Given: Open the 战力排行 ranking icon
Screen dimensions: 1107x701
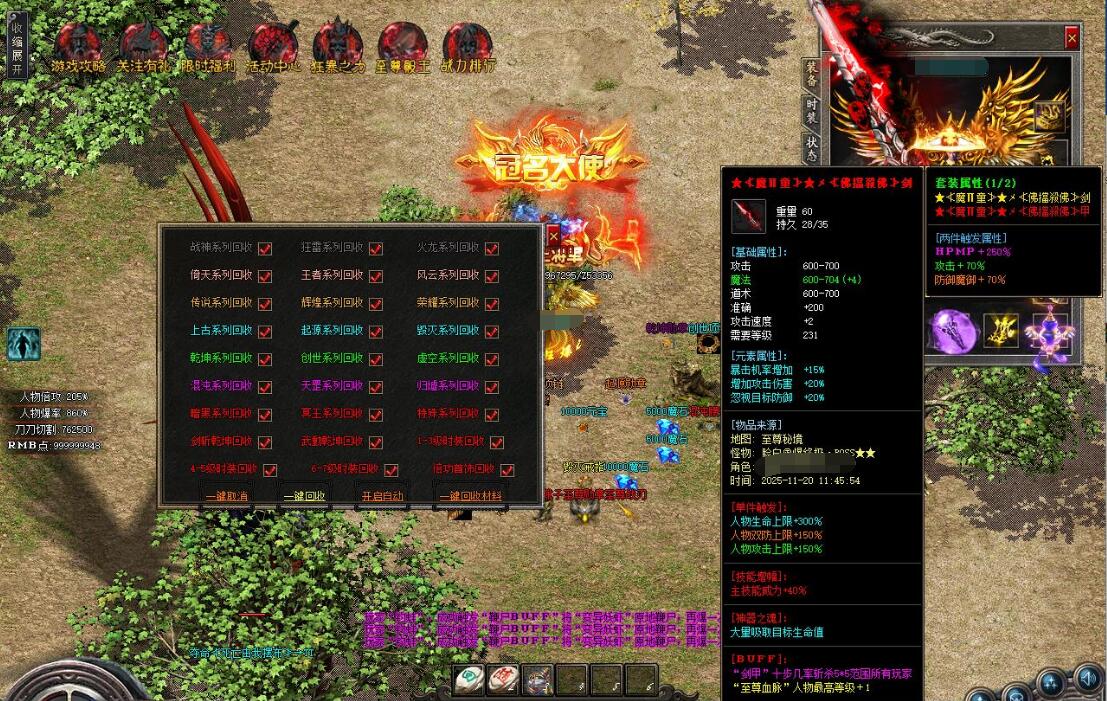Looking at the screenshot, I should click(467, 48).
